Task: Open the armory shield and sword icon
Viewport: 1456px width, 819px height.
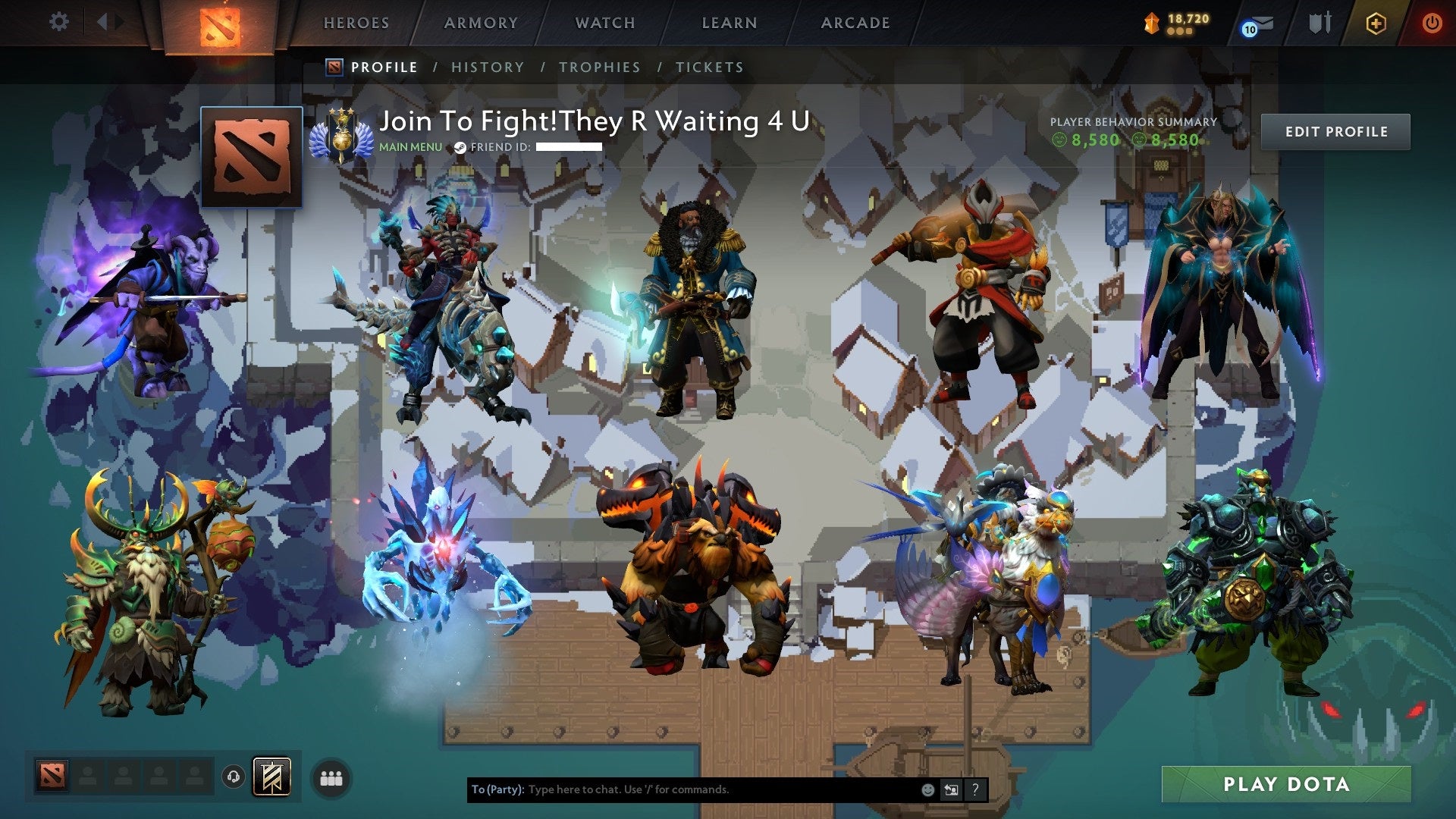Action: [x=1320, y=22]
